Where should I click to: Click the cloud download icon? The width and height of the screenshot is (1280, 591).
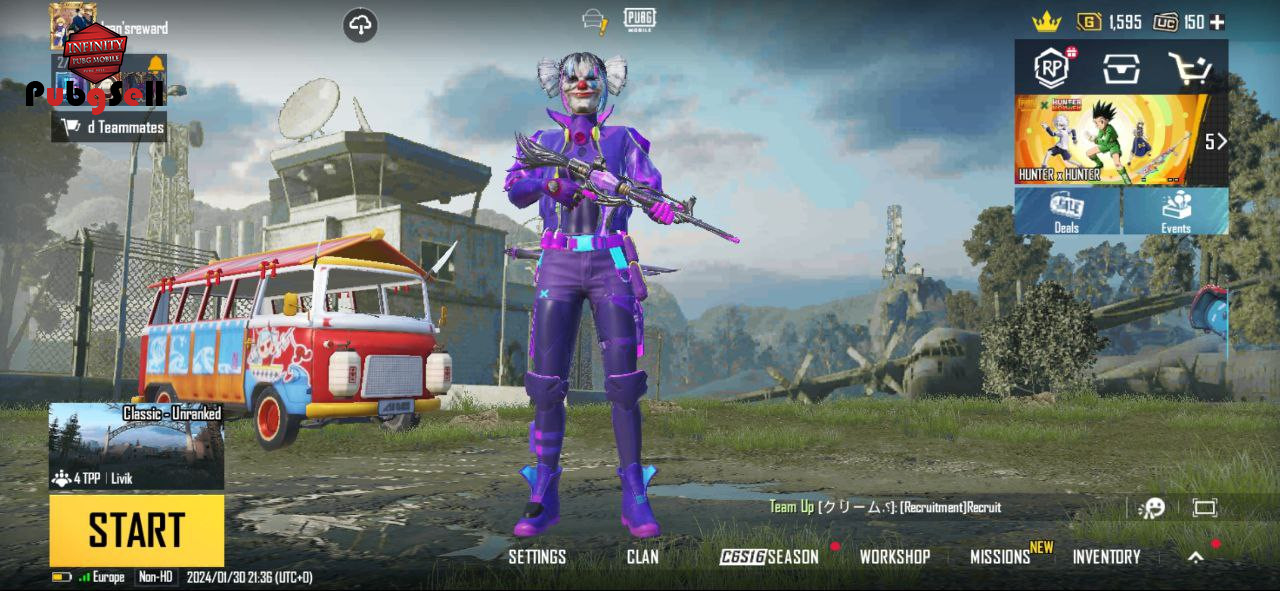click(x=360, y=25)
